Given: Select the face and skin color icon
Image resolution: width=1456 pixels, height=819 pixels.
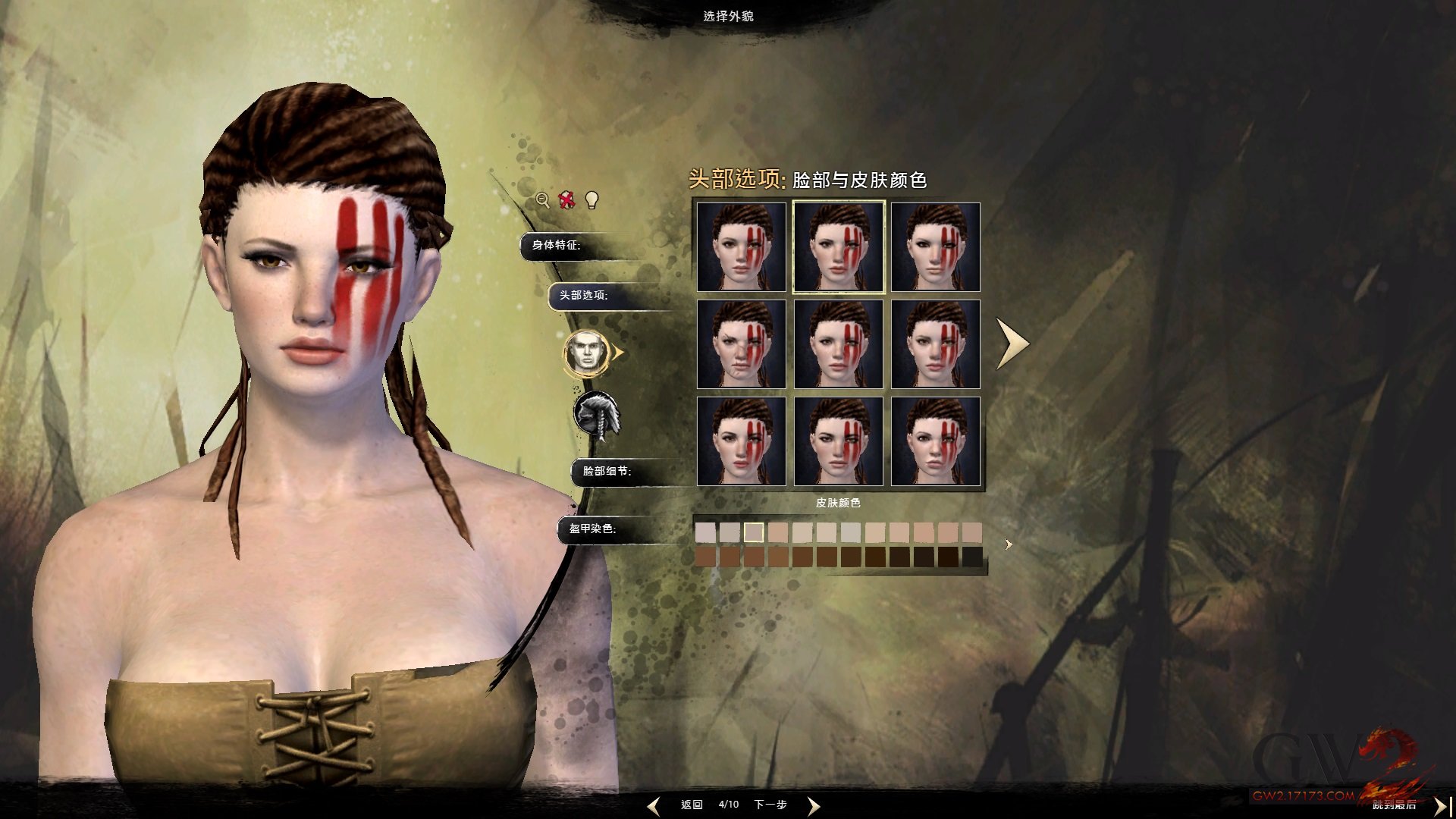Looking at the screenshot, I should pos(586,353).
